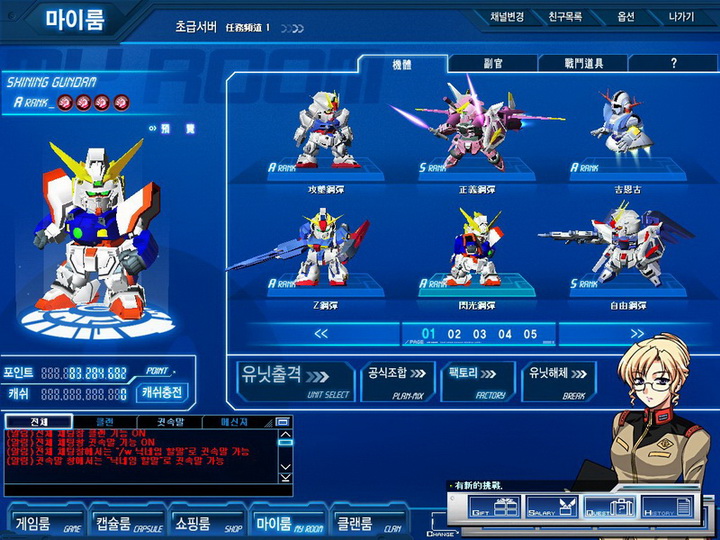Open the question mark help tab
Viewport: 720px width, 540px height.
[673, 63]
